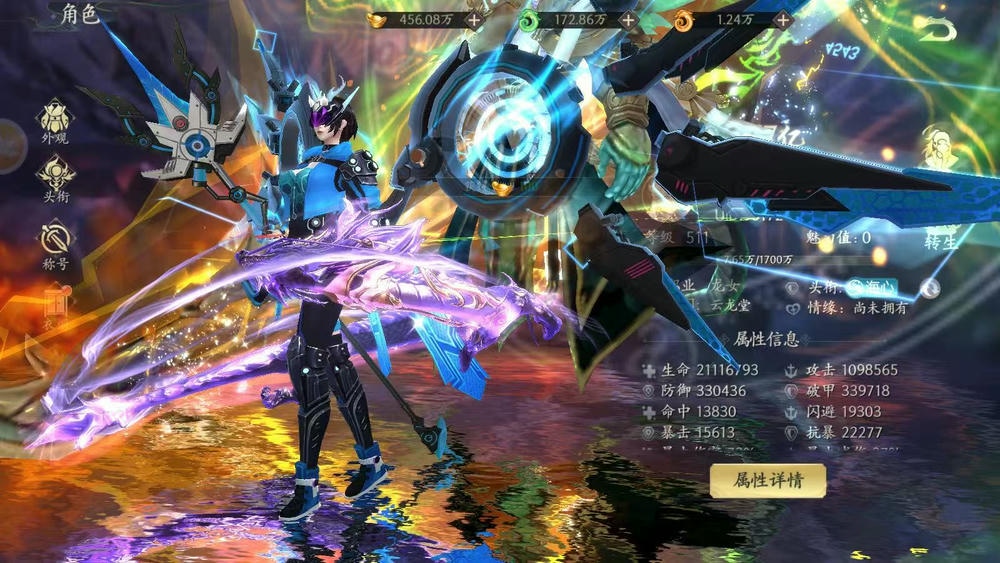
Task: Add more orange swirl currency
Action: [783, 19]
